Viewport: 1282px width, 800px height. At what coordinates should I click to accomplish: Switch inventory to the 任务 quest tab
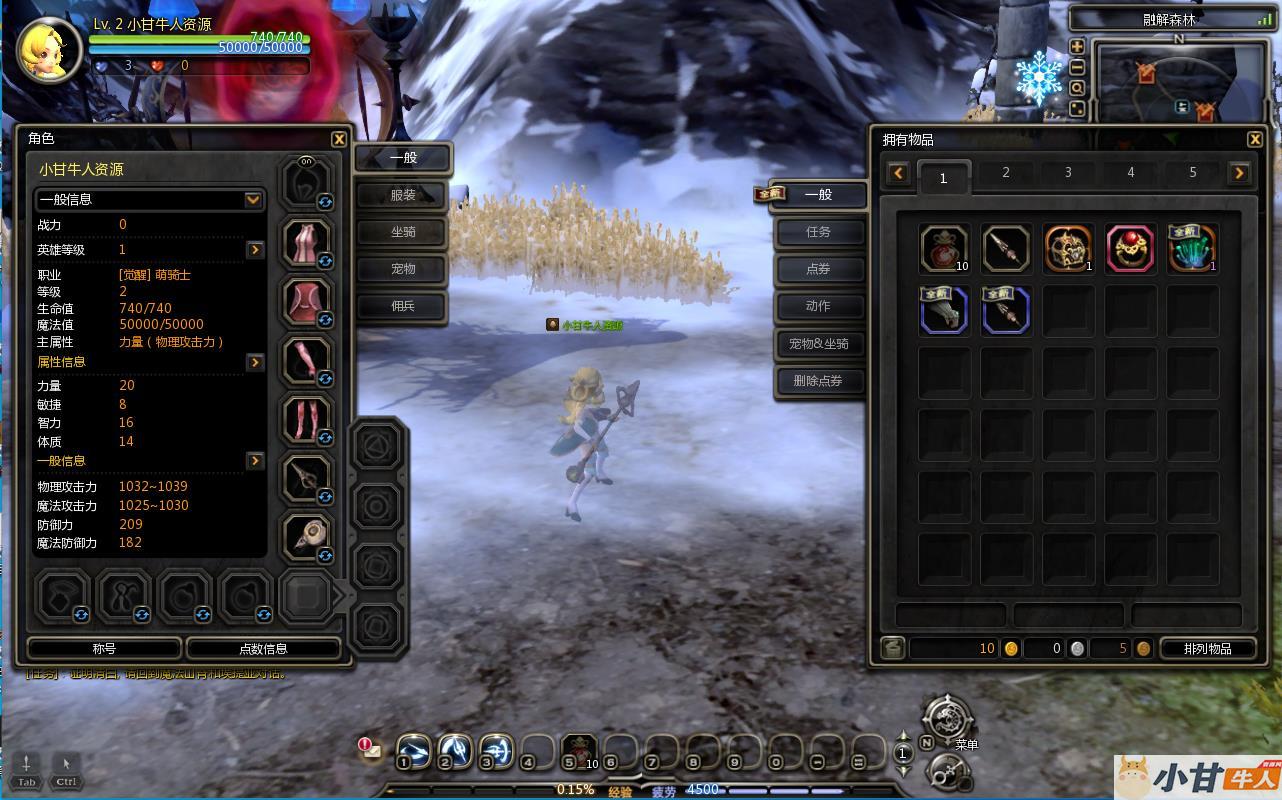[819, 232]
